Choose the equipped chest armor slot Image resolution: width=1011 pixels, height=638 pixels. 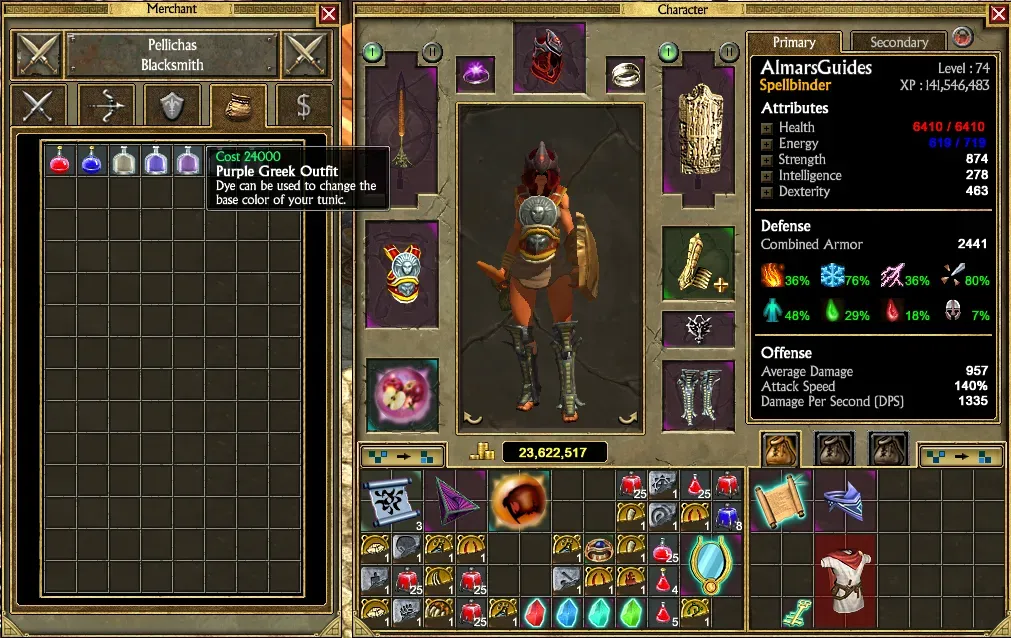[x=402, y=272]
